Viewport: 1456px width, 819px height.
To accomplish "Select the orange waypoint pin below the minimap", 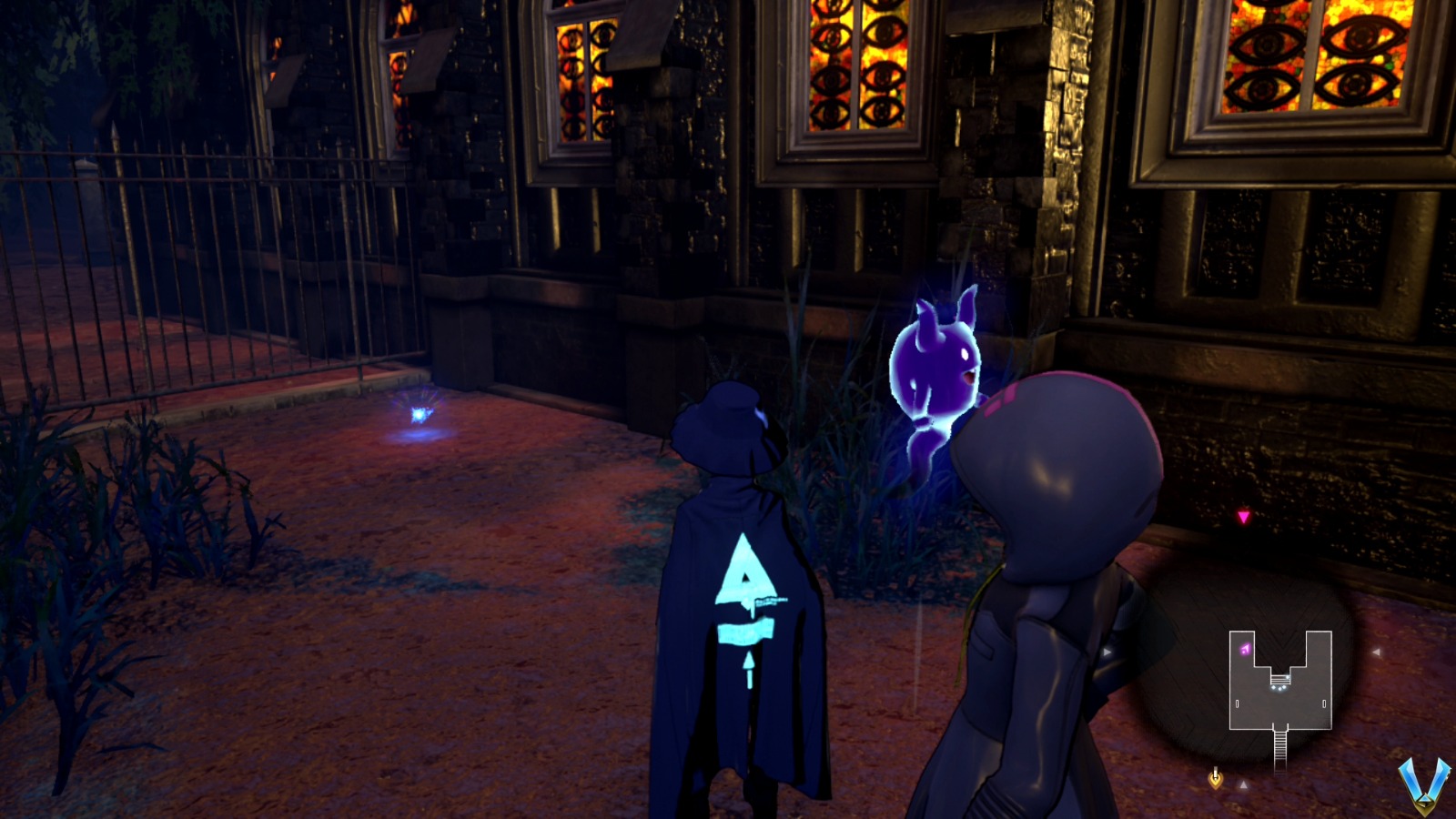I will tap(1216, 778).
